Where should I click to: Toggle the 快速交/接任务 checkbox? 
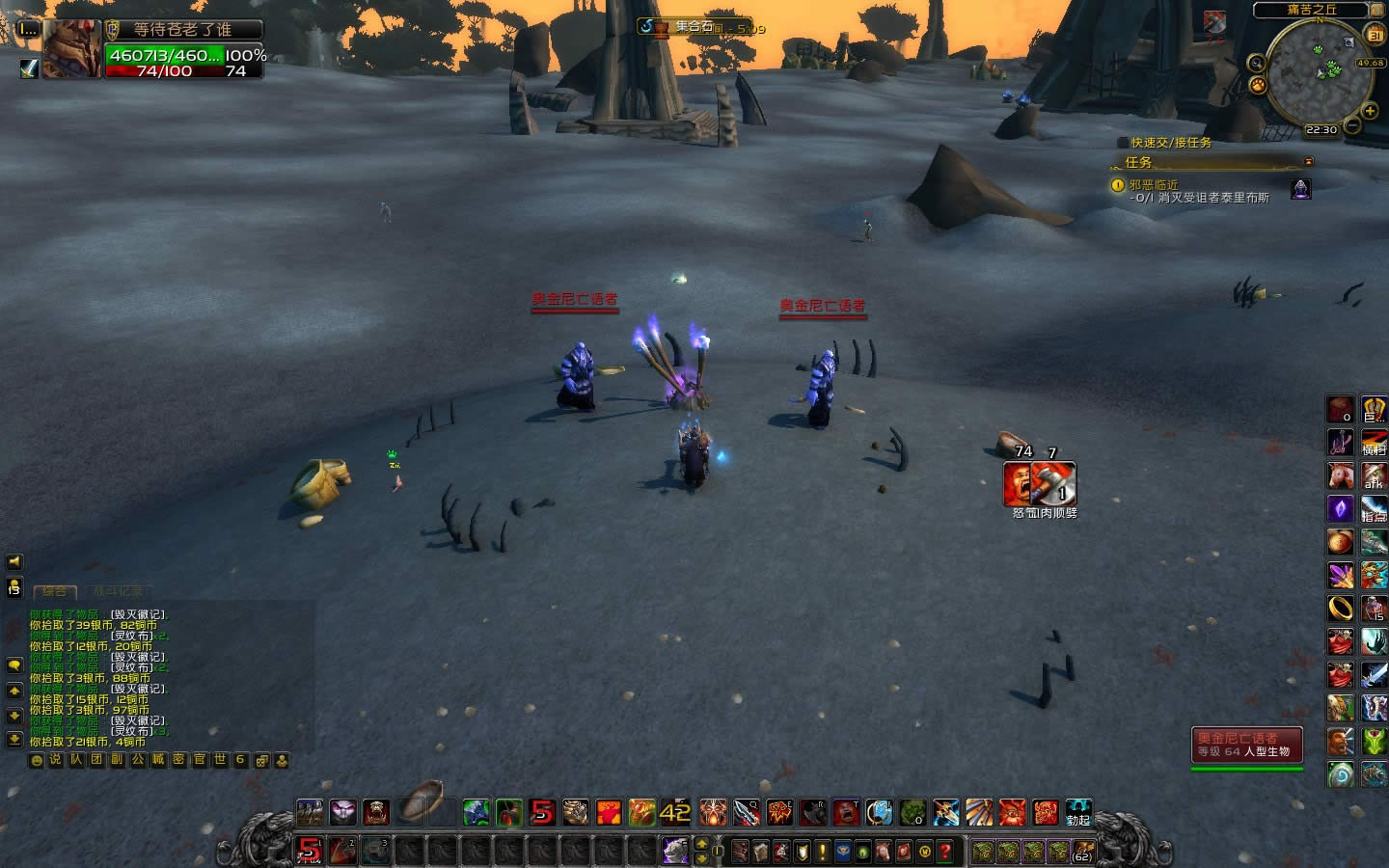tap(1122, 143)
